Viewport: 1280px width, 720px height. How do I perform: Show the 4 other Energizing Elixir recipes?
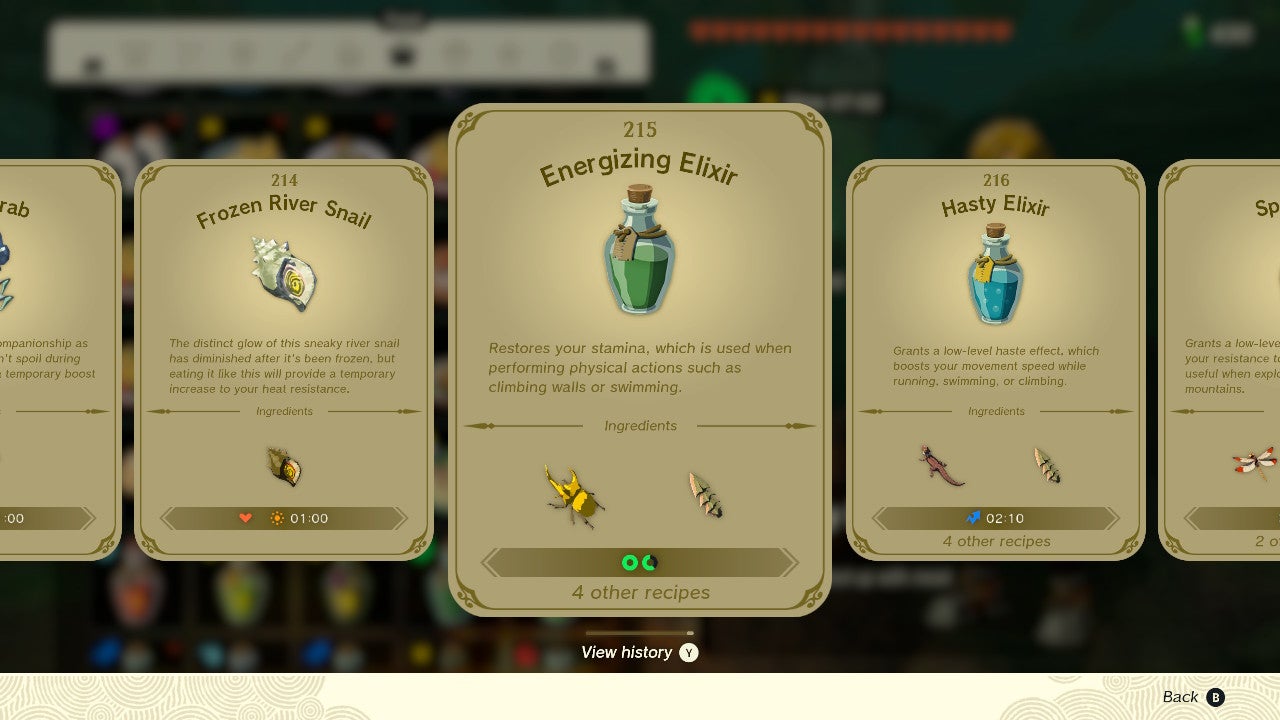point(640,592)
